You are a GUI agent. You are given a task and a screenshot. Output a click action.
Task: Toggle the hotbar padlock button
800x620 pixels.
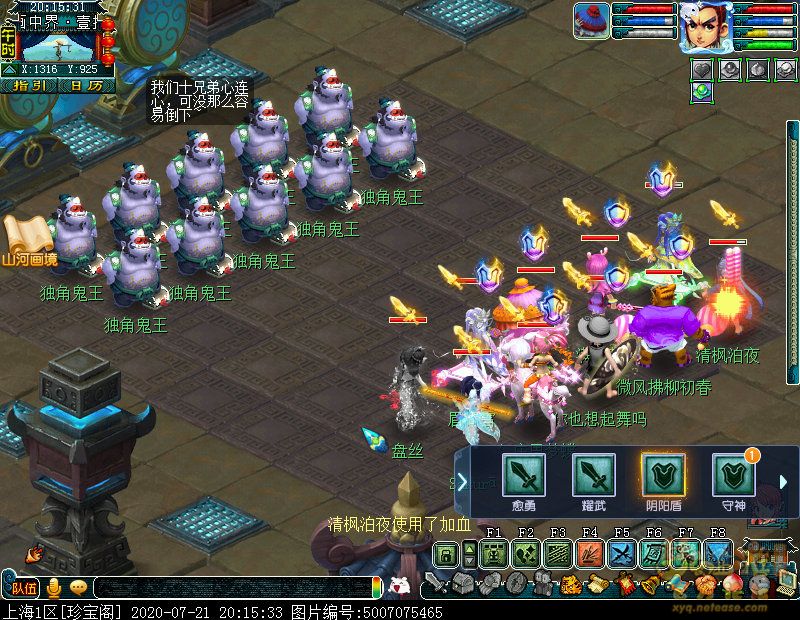point(446,553)
